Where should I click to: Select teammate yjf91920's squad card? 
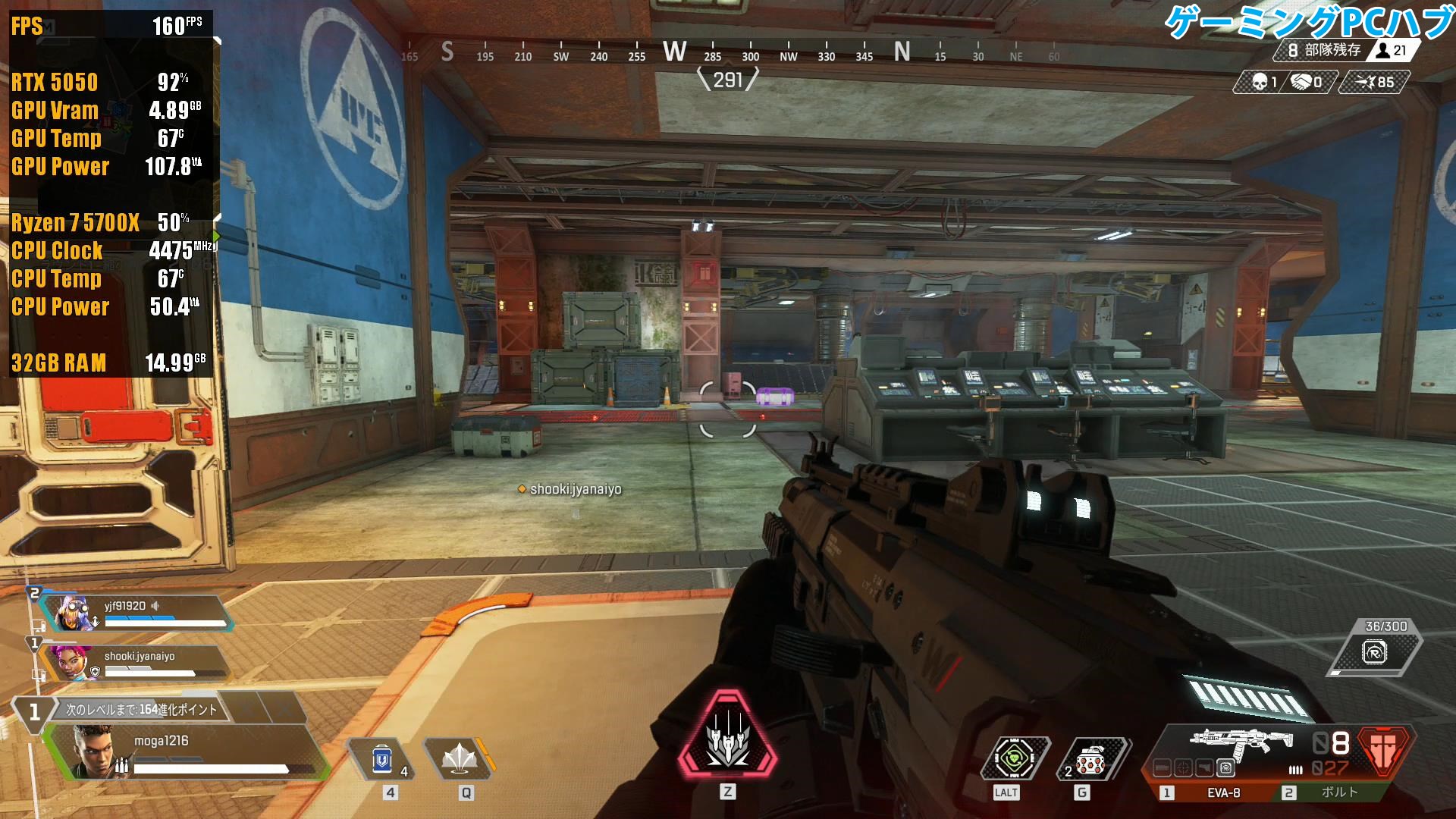pos(136,613)
